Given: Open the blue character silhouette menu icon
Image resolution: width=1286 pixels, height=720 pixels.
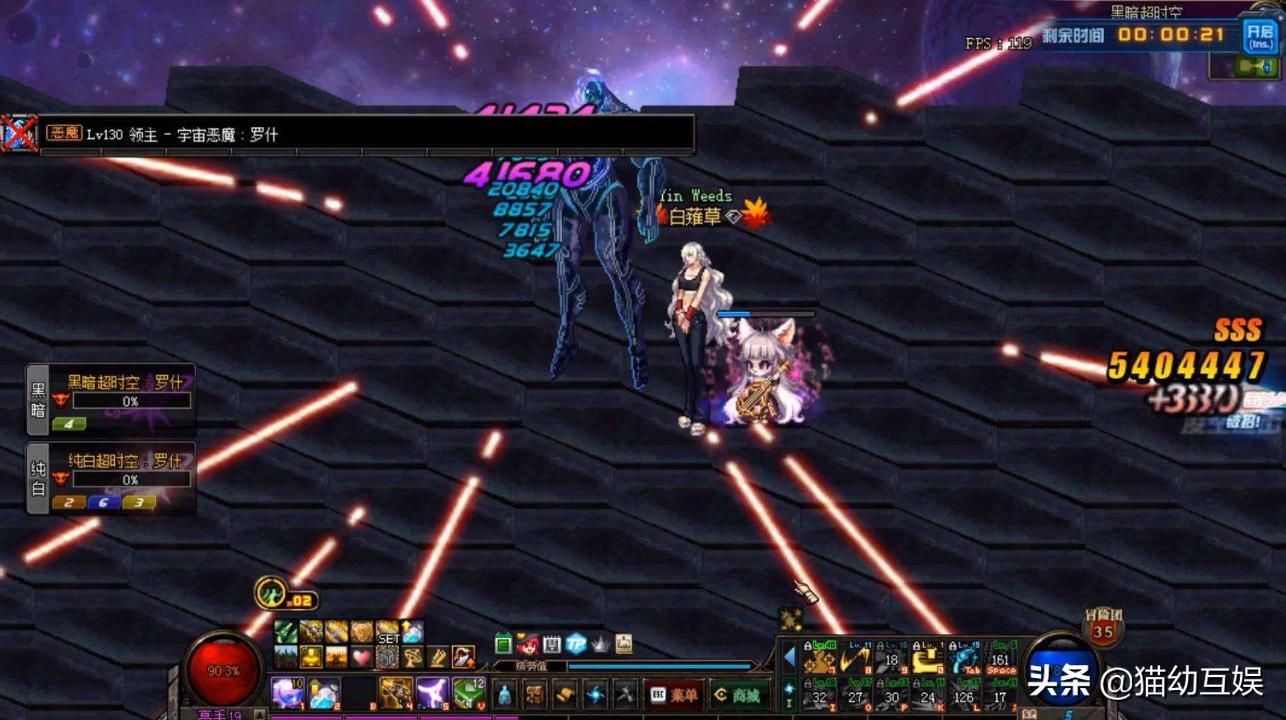Looking at the screenshot, I should (x=507, y=694).
